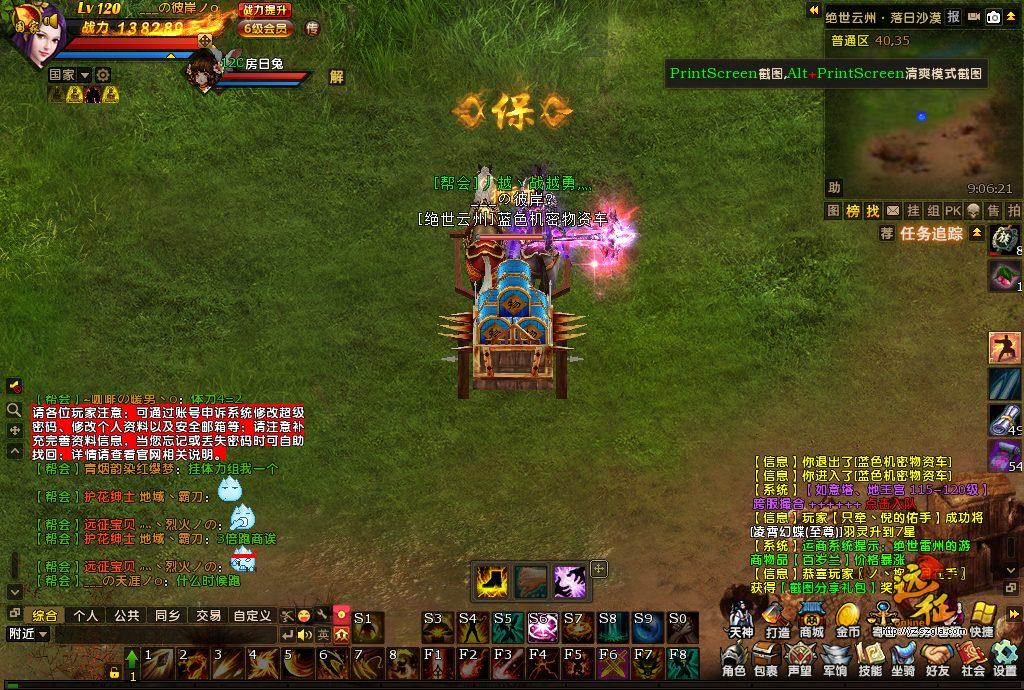The image size is (1024, 690).
Task: Open the 角色 character menu
Action: pyautogui.click(x=734, y=660)
